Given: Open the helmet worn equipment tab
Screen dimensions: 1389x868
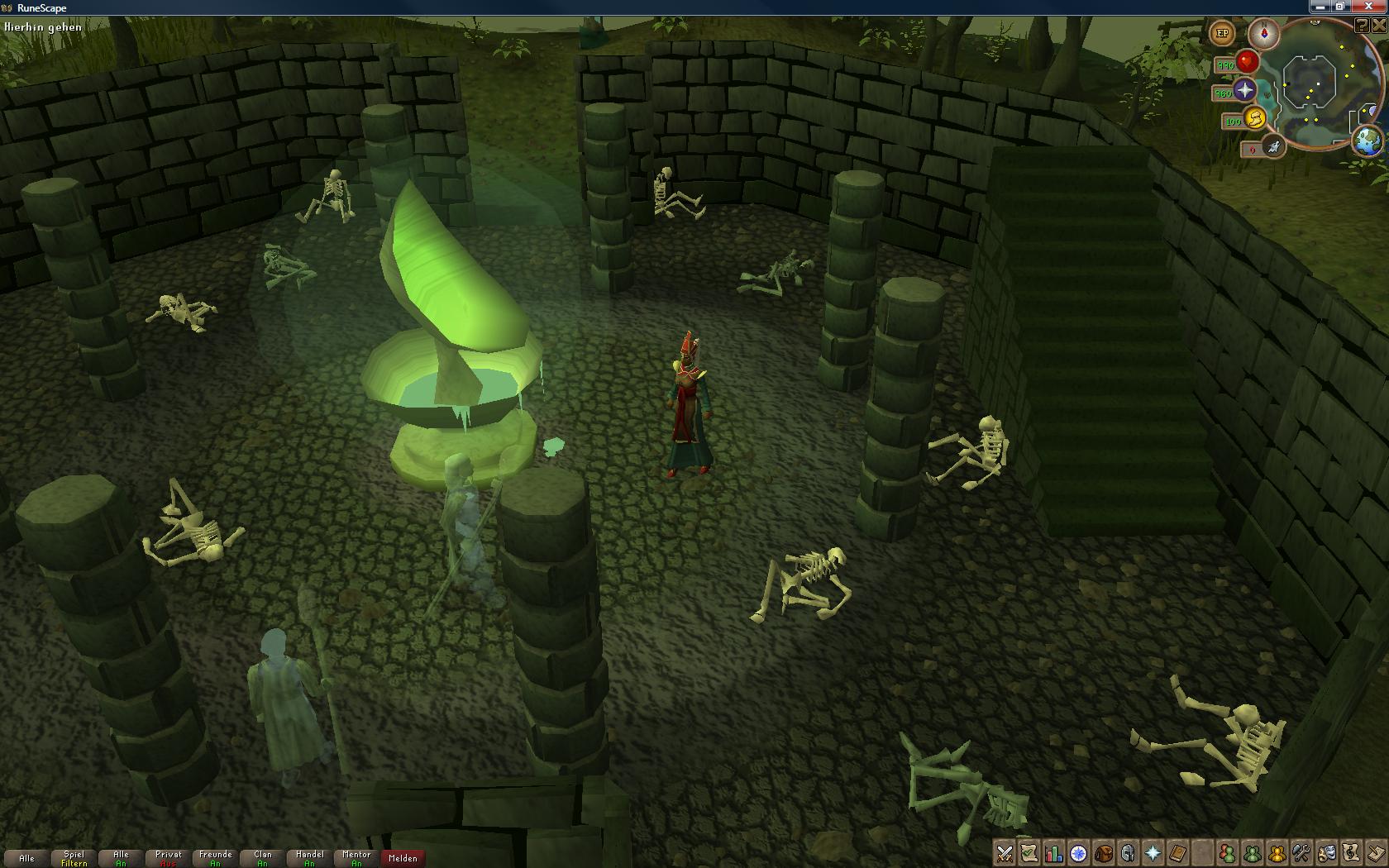Looking at the screenshot, I should pos(1128,853).
